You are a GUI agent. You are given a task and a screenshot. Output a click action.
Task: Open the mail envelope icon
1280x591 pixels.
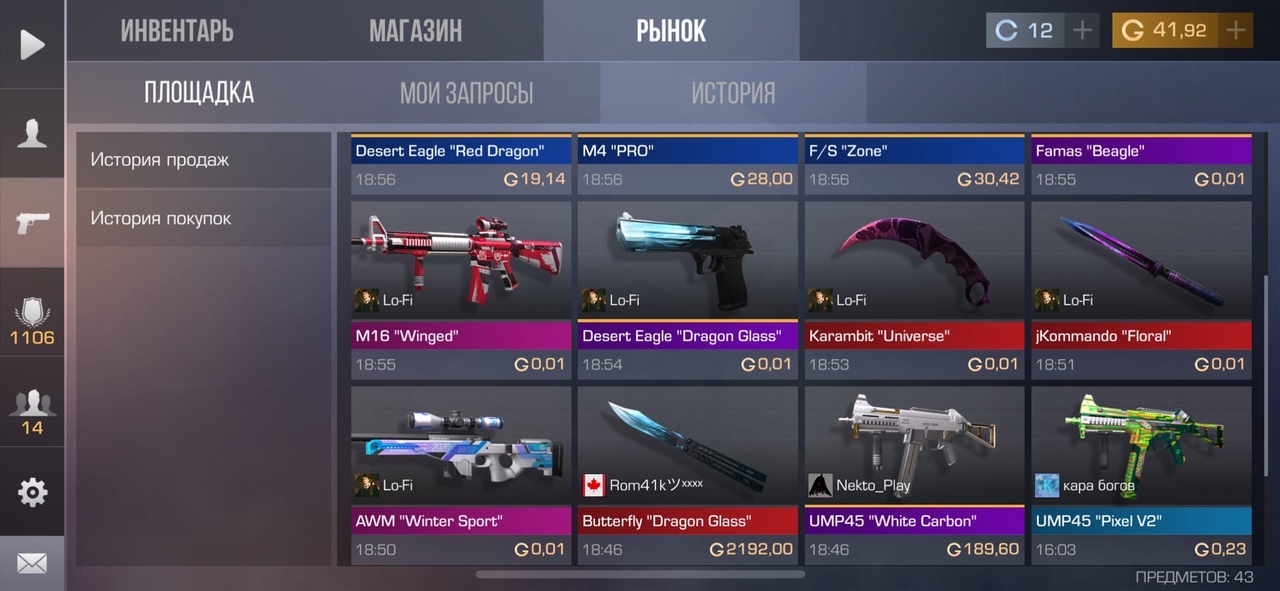coord(32,563)
